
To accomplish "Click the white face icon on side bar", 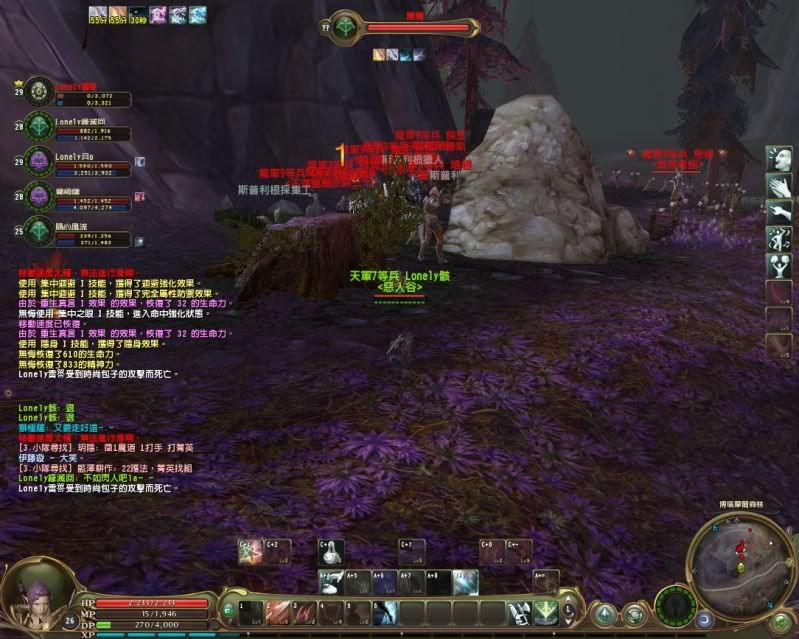I will [778, 158].
